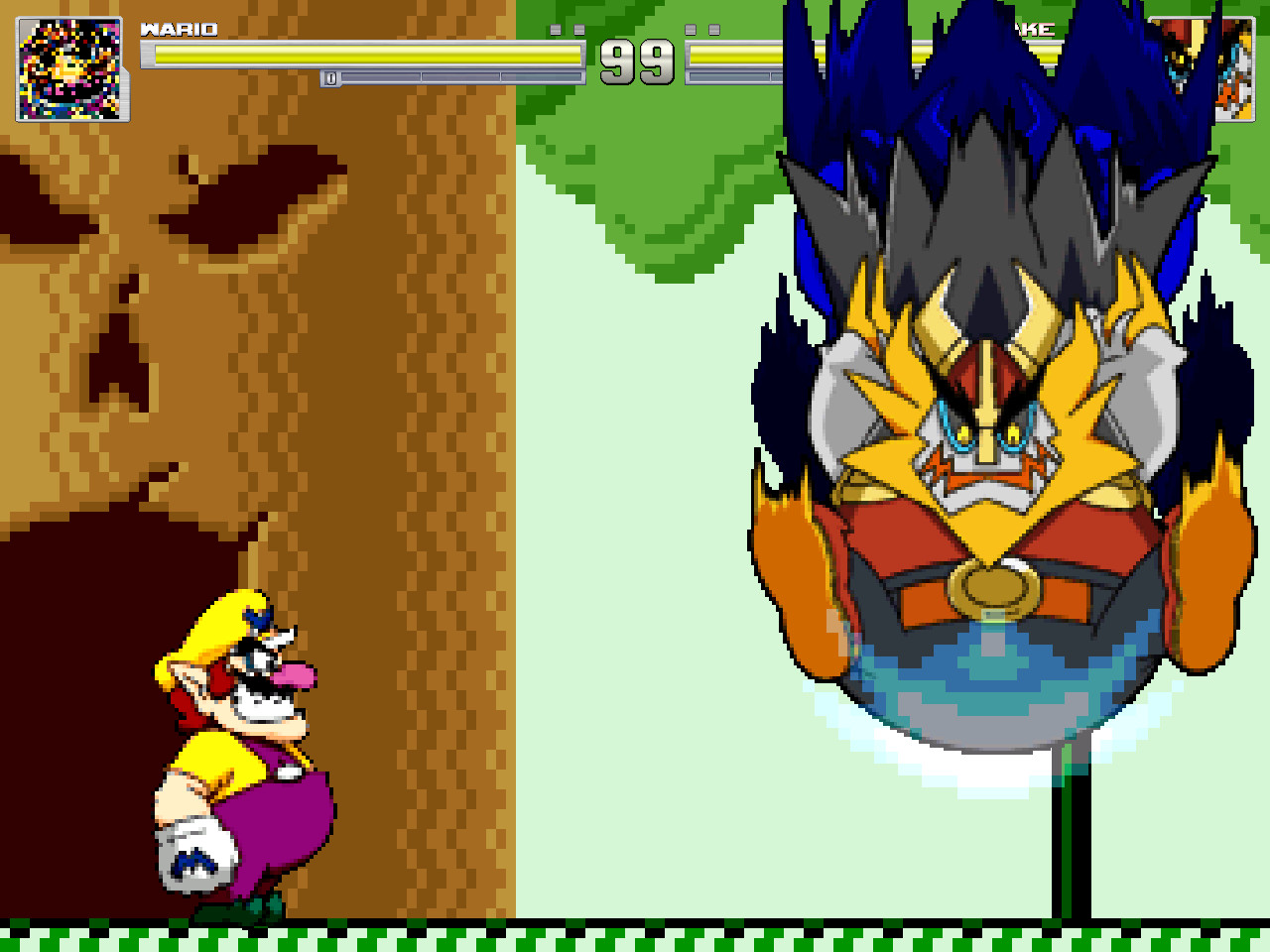The height and width of the screenshot is (952, 1270).
Task: Click the Wario portrait thumbnail
Action: 69,67
